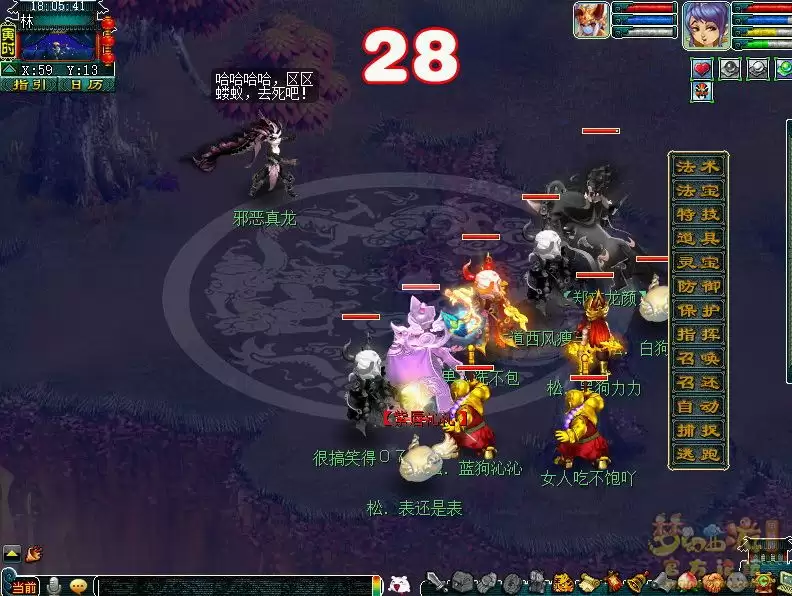Choose the 召还 recall command

click(698, 382)
